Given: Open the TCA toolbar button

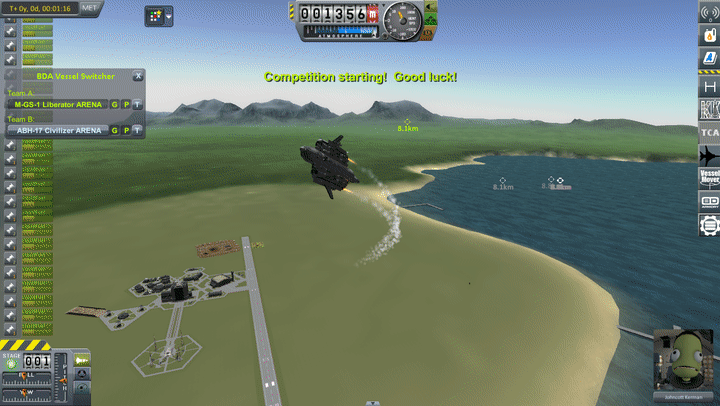Looking at the screenshot, I should coord(708,133).
